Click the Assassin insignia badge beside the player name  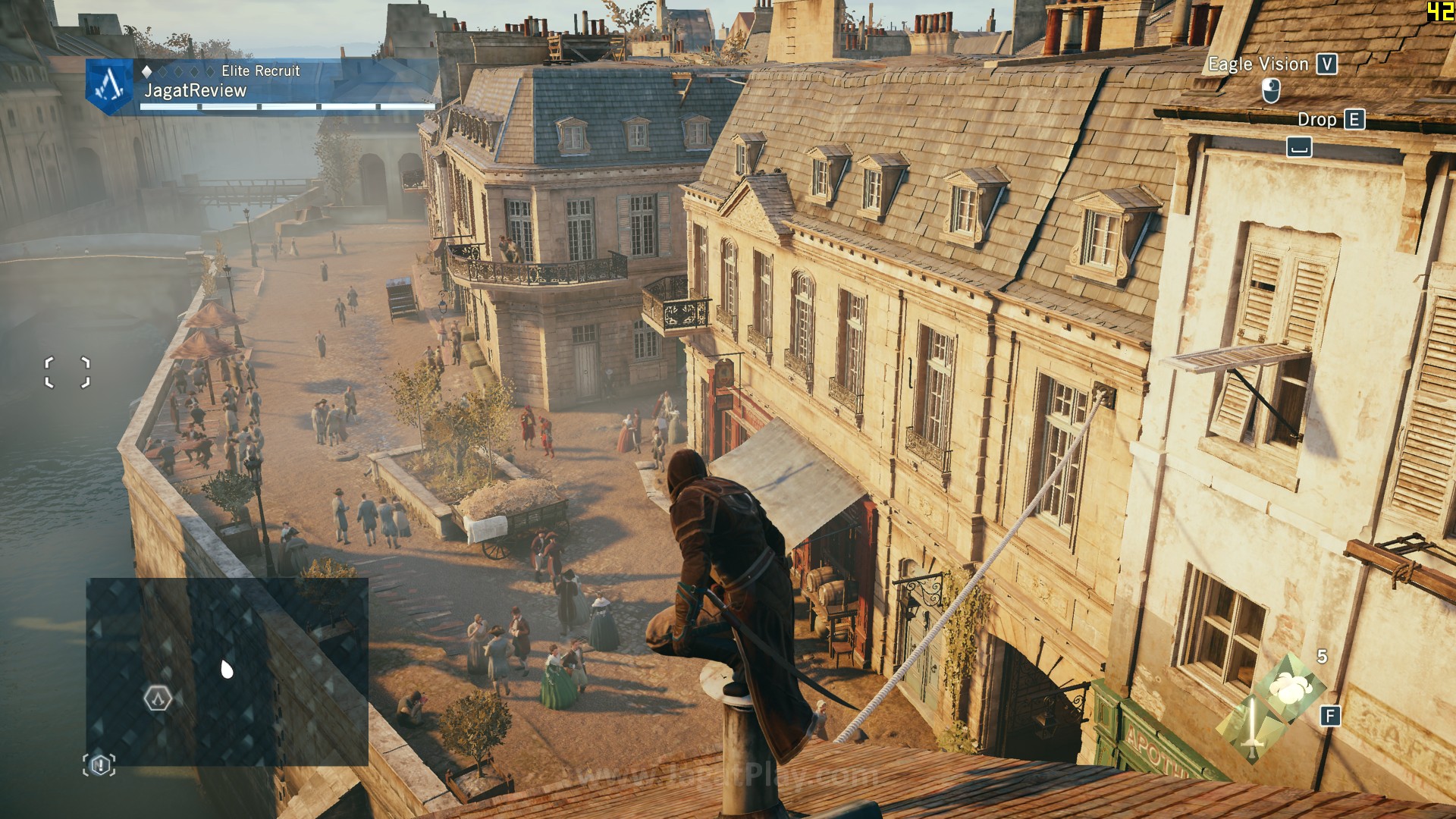click(111, 85)
